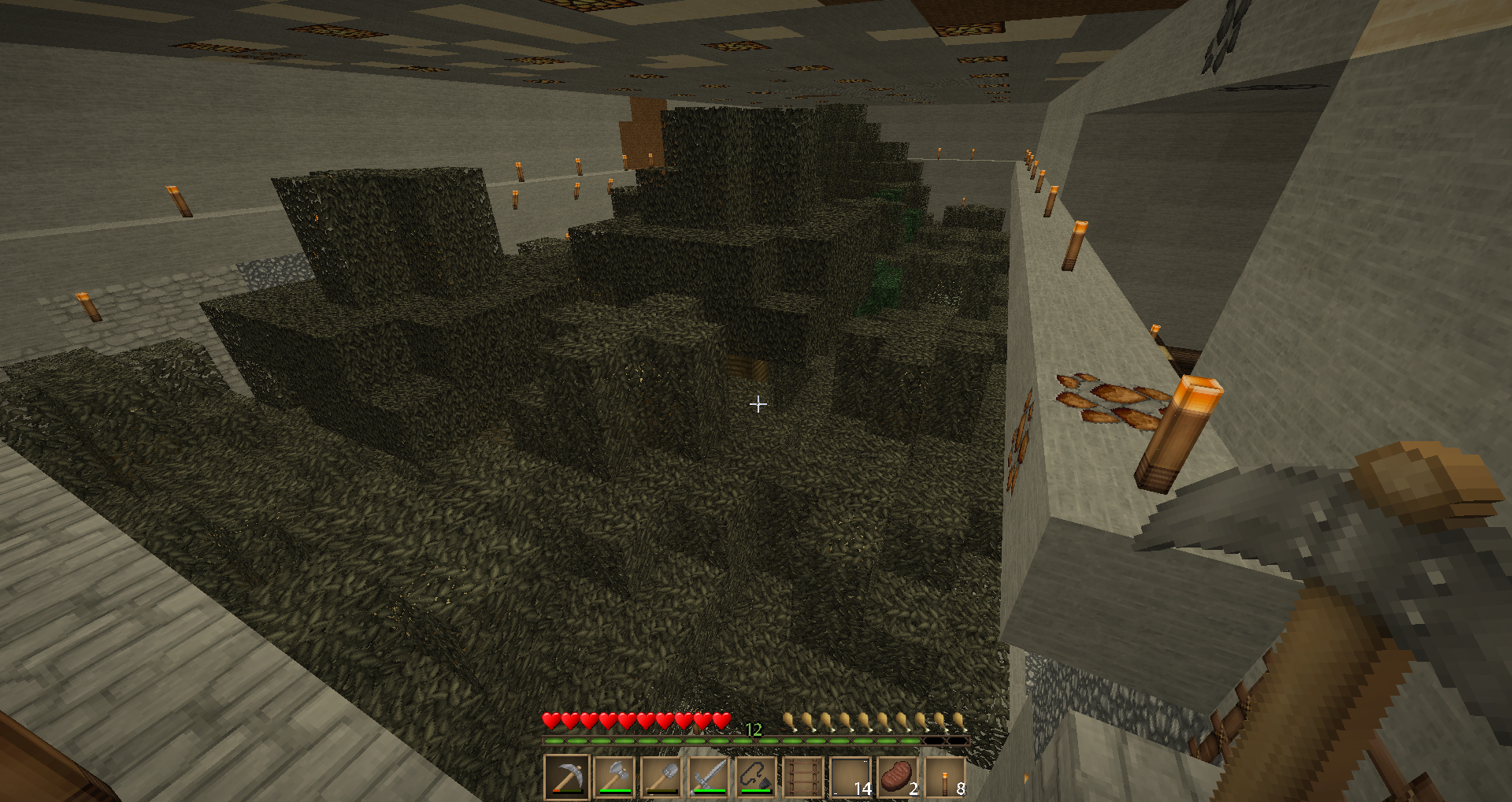This screenshot has height=802, width=1512.
Task: Click the fifth heart in the health bar
Action: (x=626, y=722)
